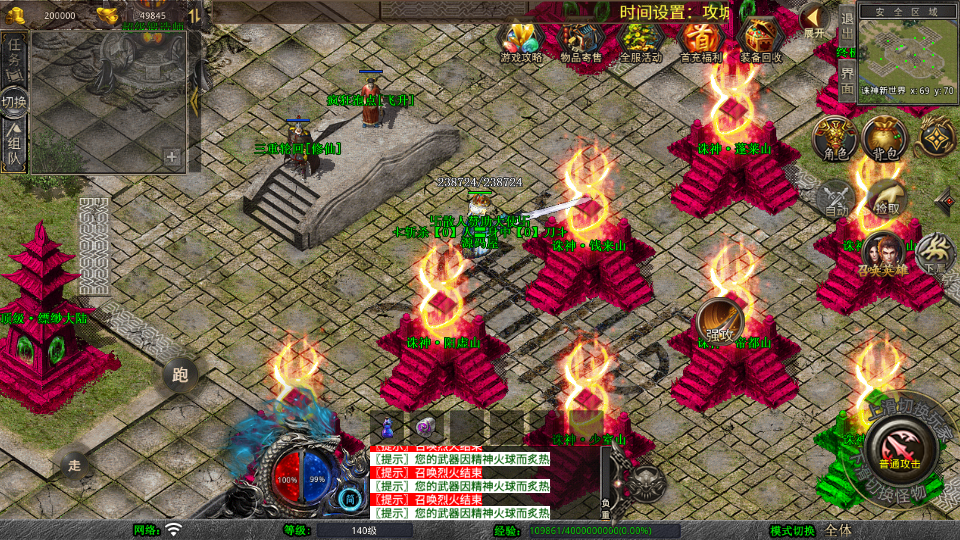Open the 物品寄售 consignment shop
This screenshot has height=540, width=960.
[580, 41]
